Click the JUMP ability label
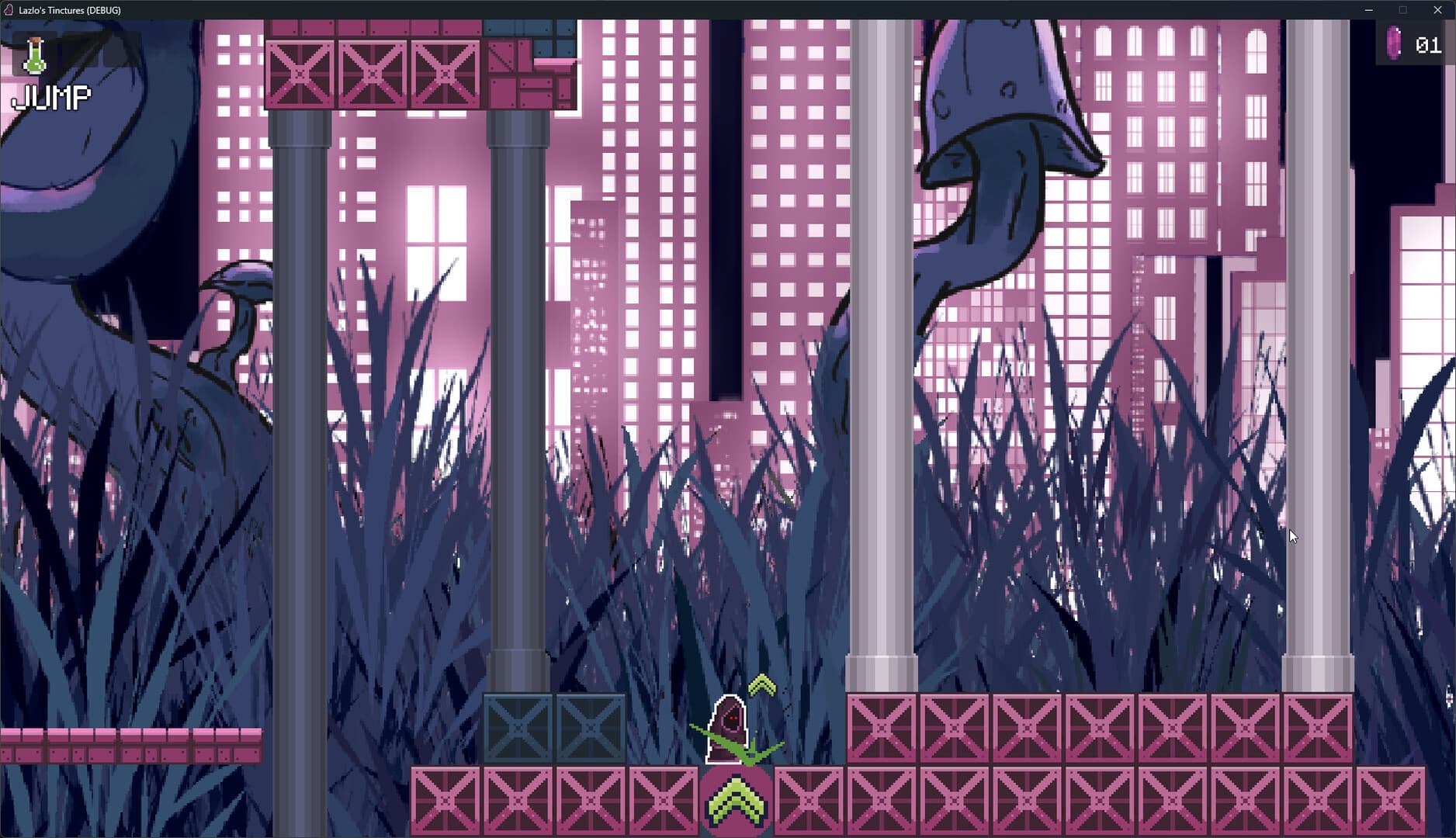Screen dimensions: 1456x838 point(51,98)
